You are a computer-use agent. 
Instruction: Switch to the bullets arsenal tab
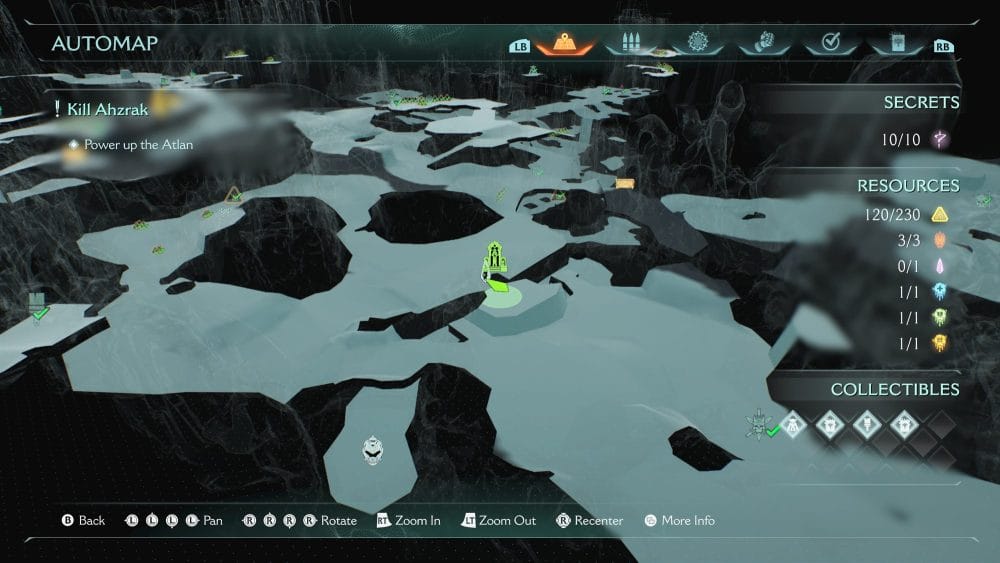coord(631,43)
